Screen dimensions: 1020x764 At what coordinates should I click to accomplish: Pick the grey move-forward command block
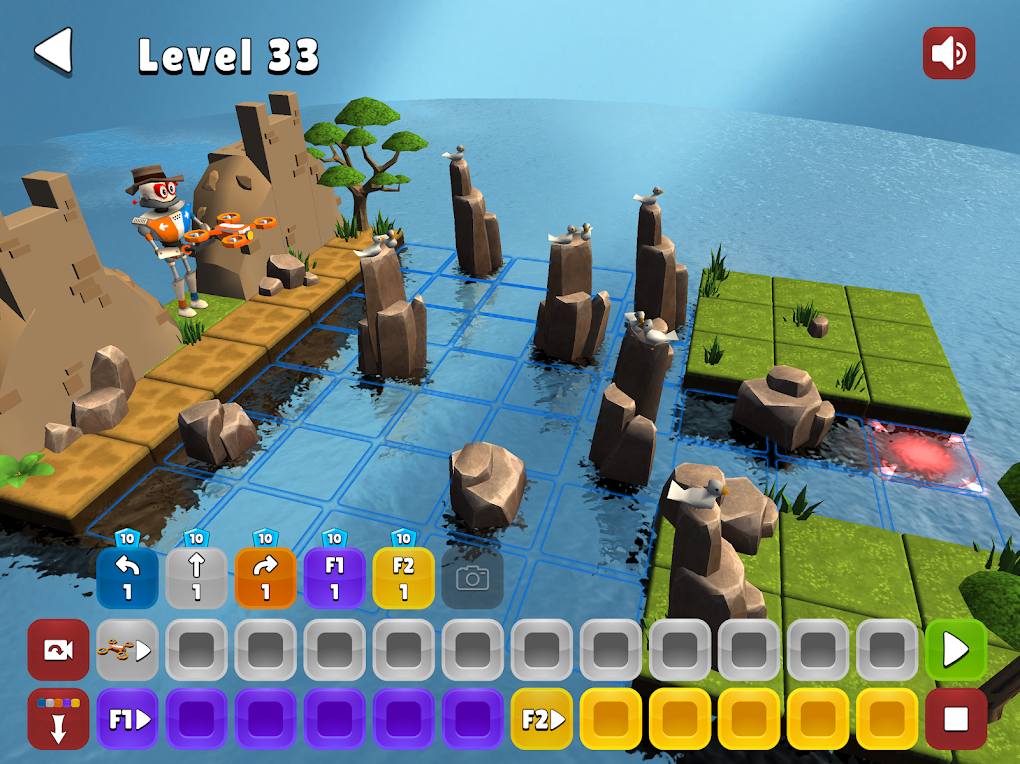(x=196, y=578)
